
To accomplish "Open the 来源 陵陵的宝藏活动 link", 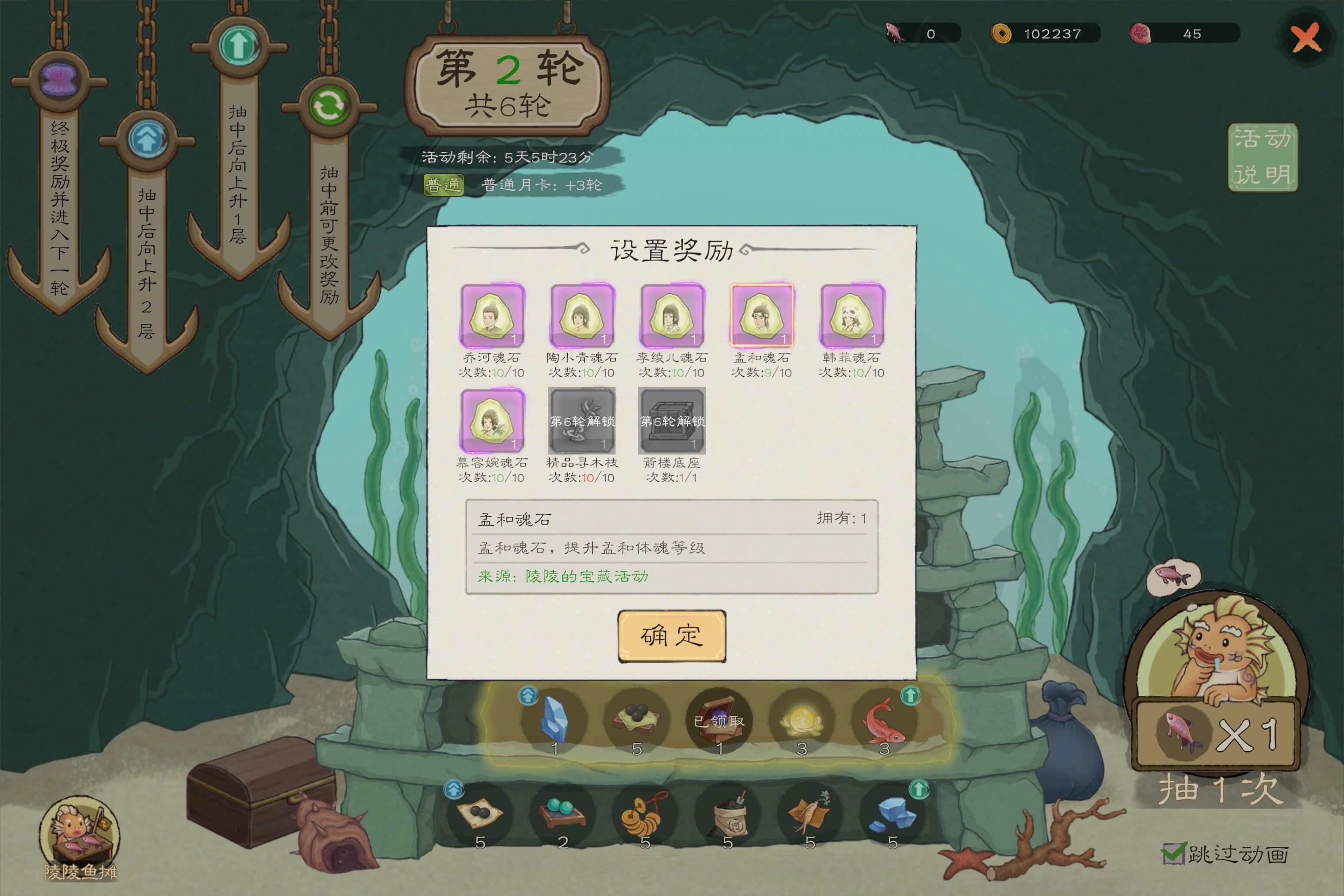I will (563, 576).
